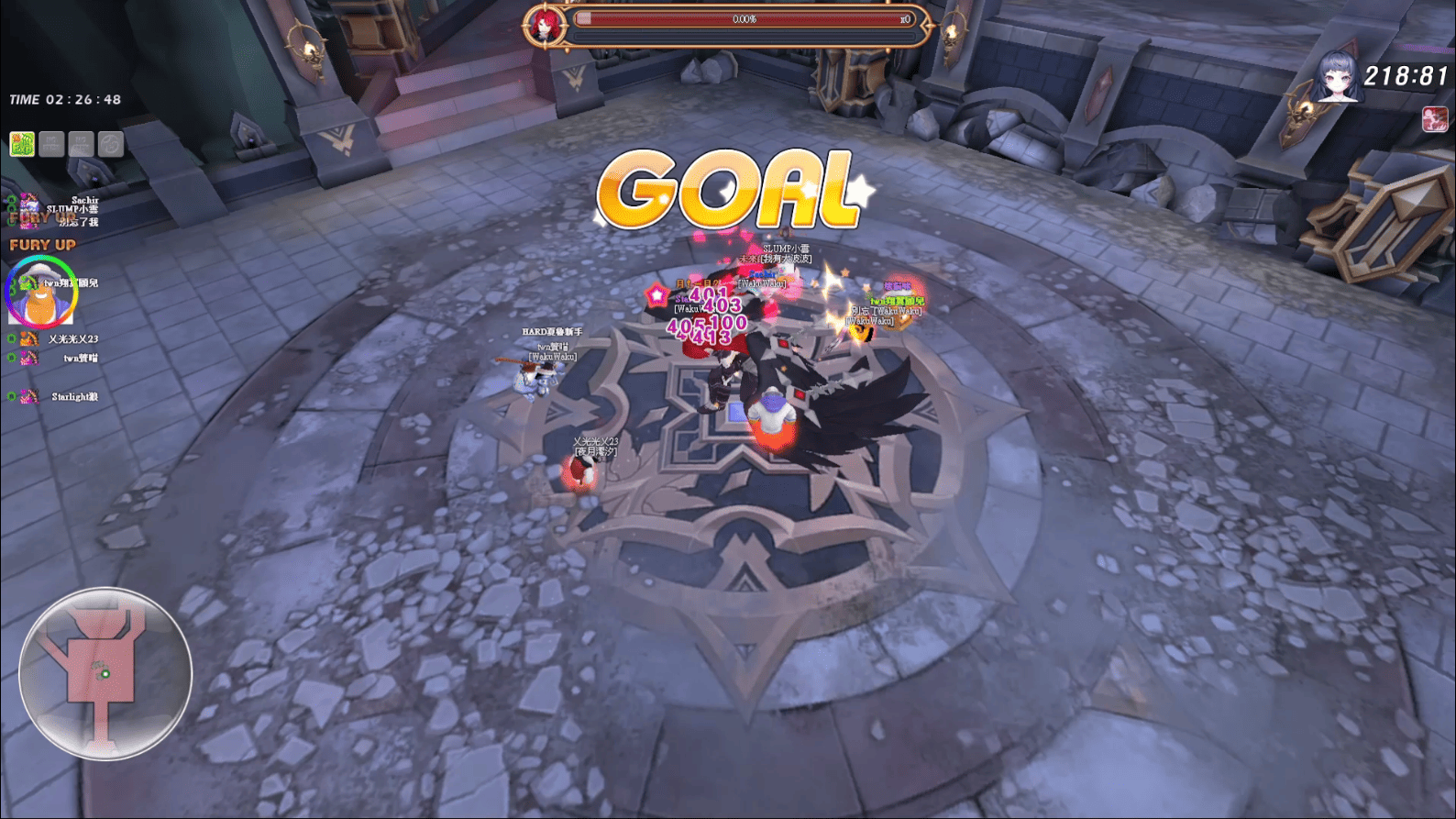Toggle the buff marker next to twn贊喵
This screenshot has height=819, width=1456.
click(x=10, y=356)
